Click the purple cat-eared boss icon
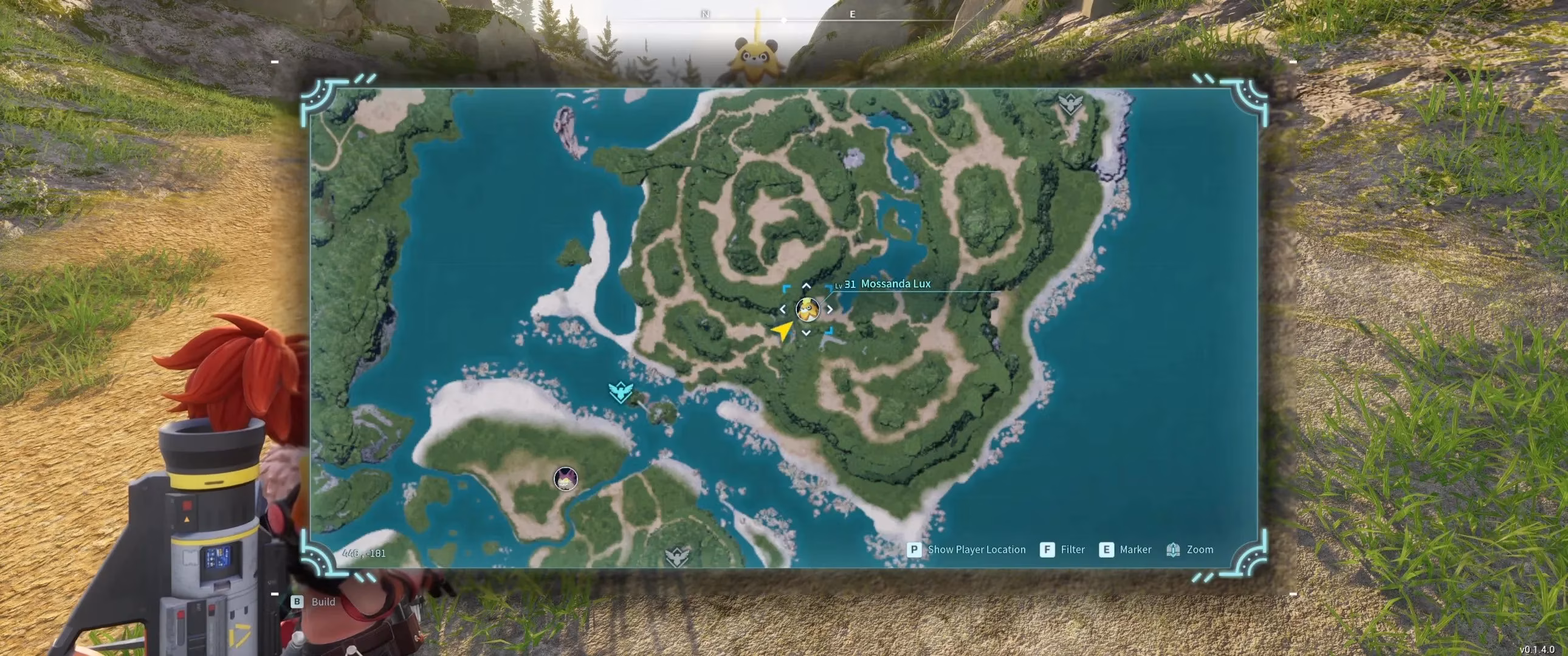1568x656 pixels. [565, 479]
